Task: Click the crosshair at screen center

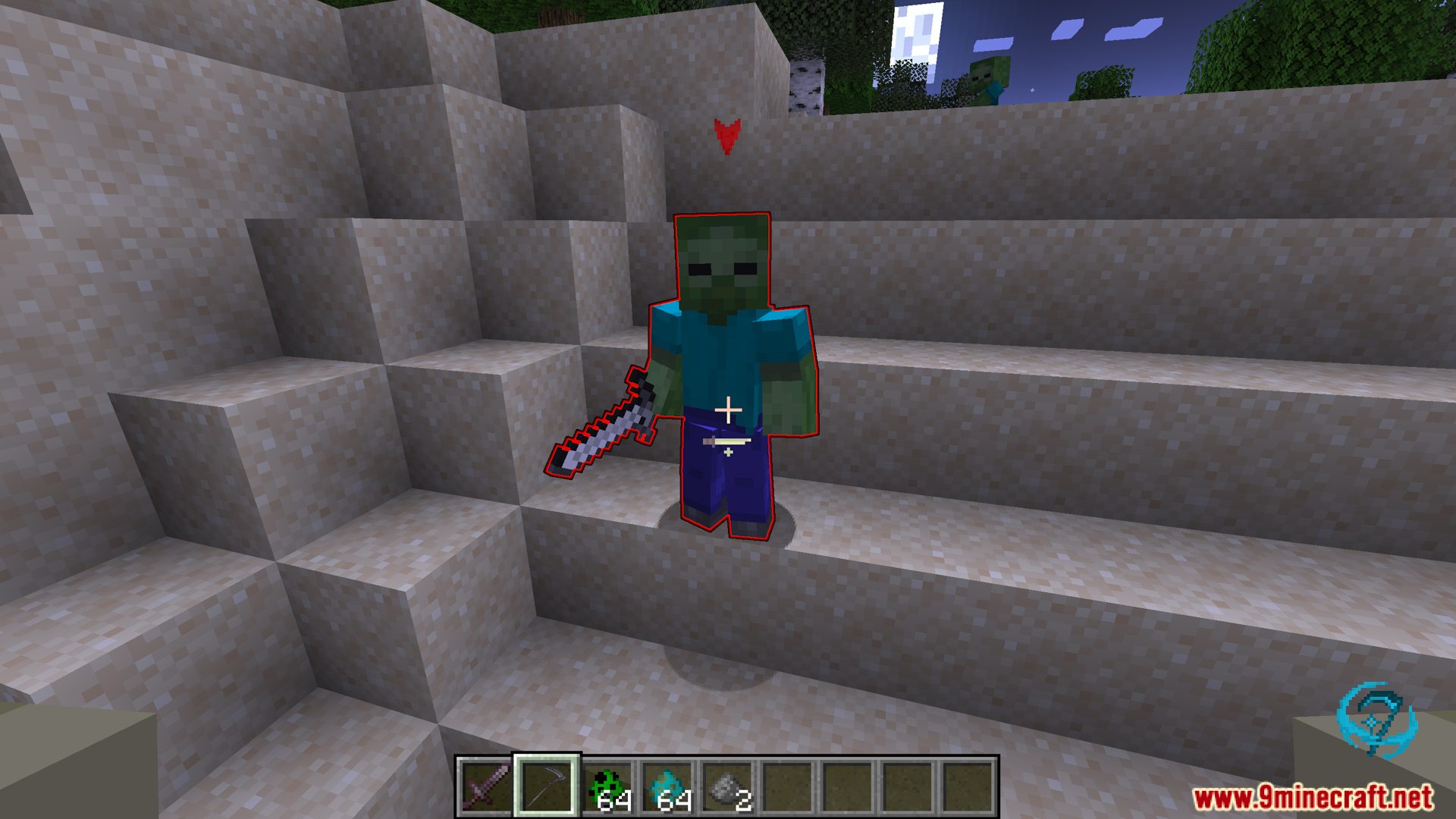Action: (728, 409)
